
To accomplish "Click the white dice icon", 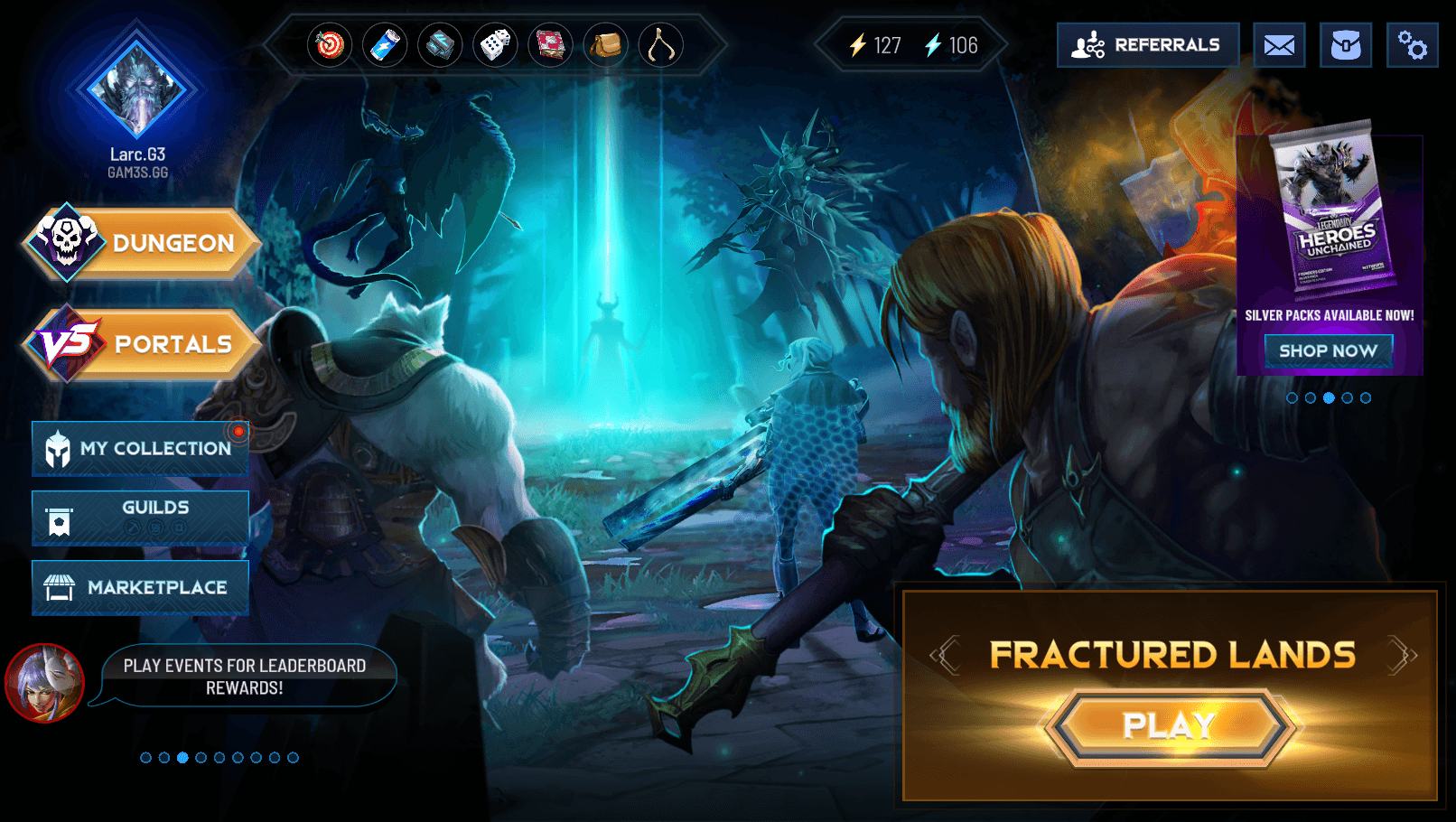I will pos(495,45).
